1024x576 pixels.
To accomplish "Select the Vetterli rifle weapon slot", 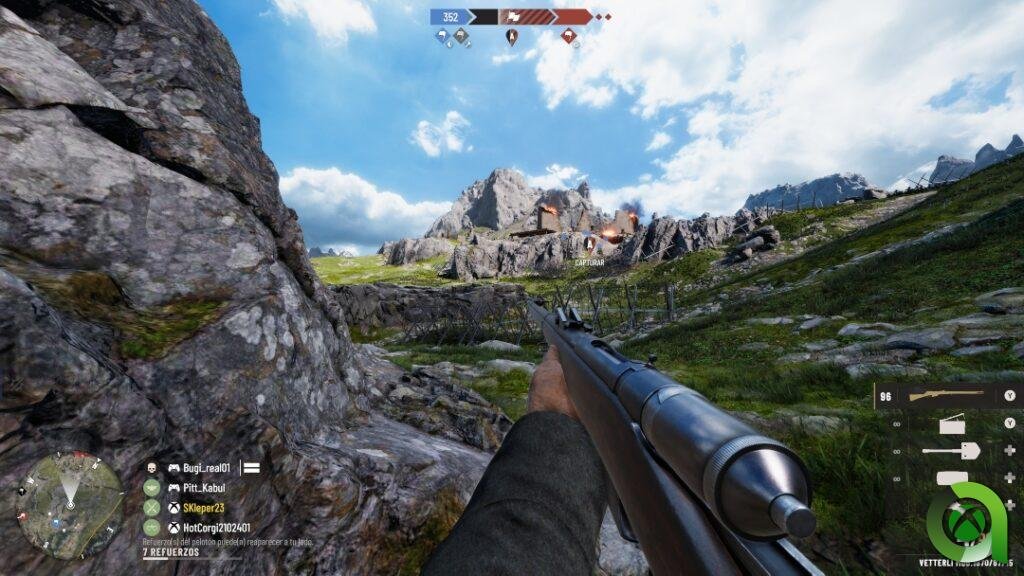I will (x=945, y=395).
